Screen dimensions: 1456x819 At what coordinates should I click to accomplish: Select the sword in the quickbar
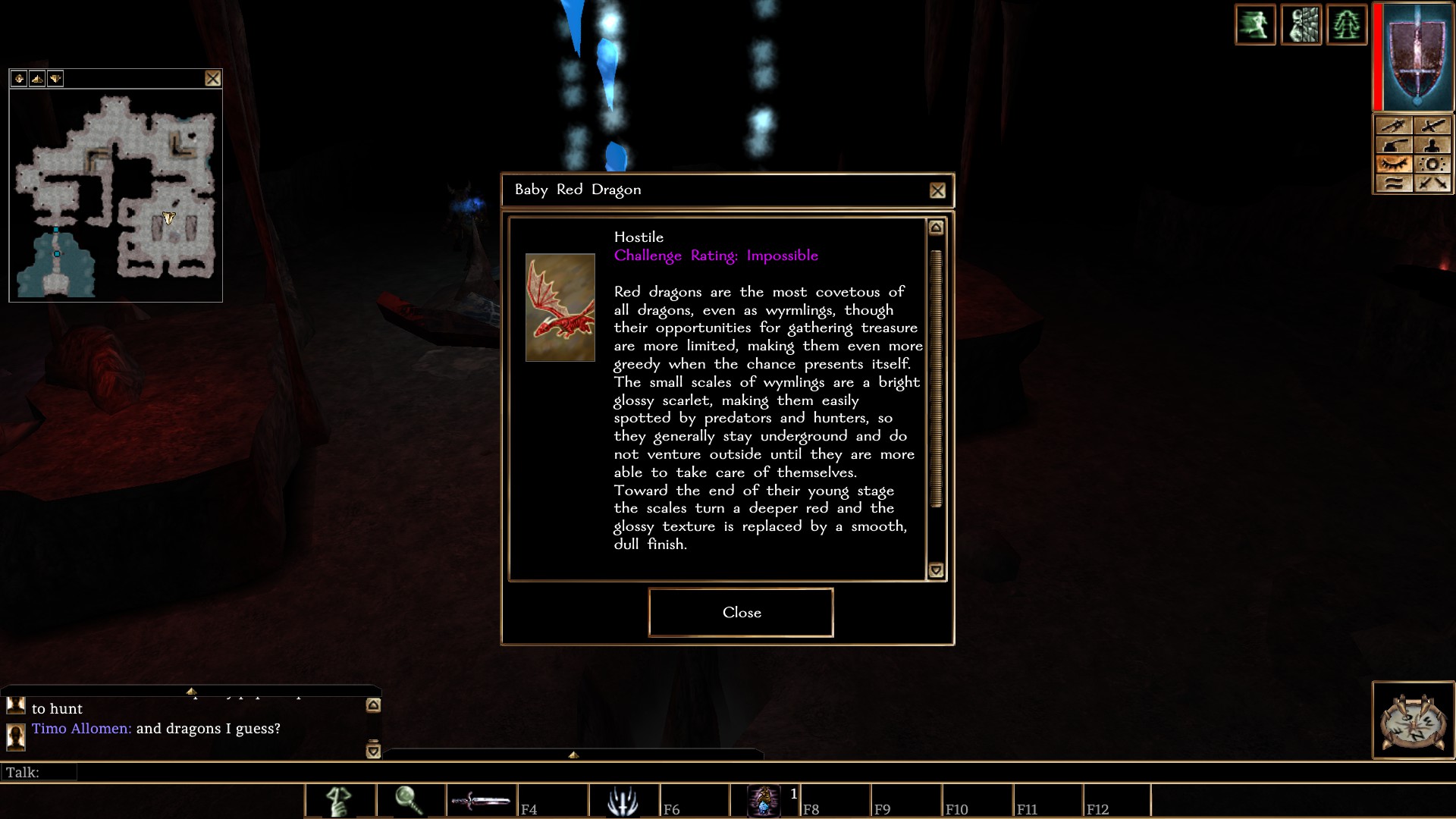tap(481, 801)
